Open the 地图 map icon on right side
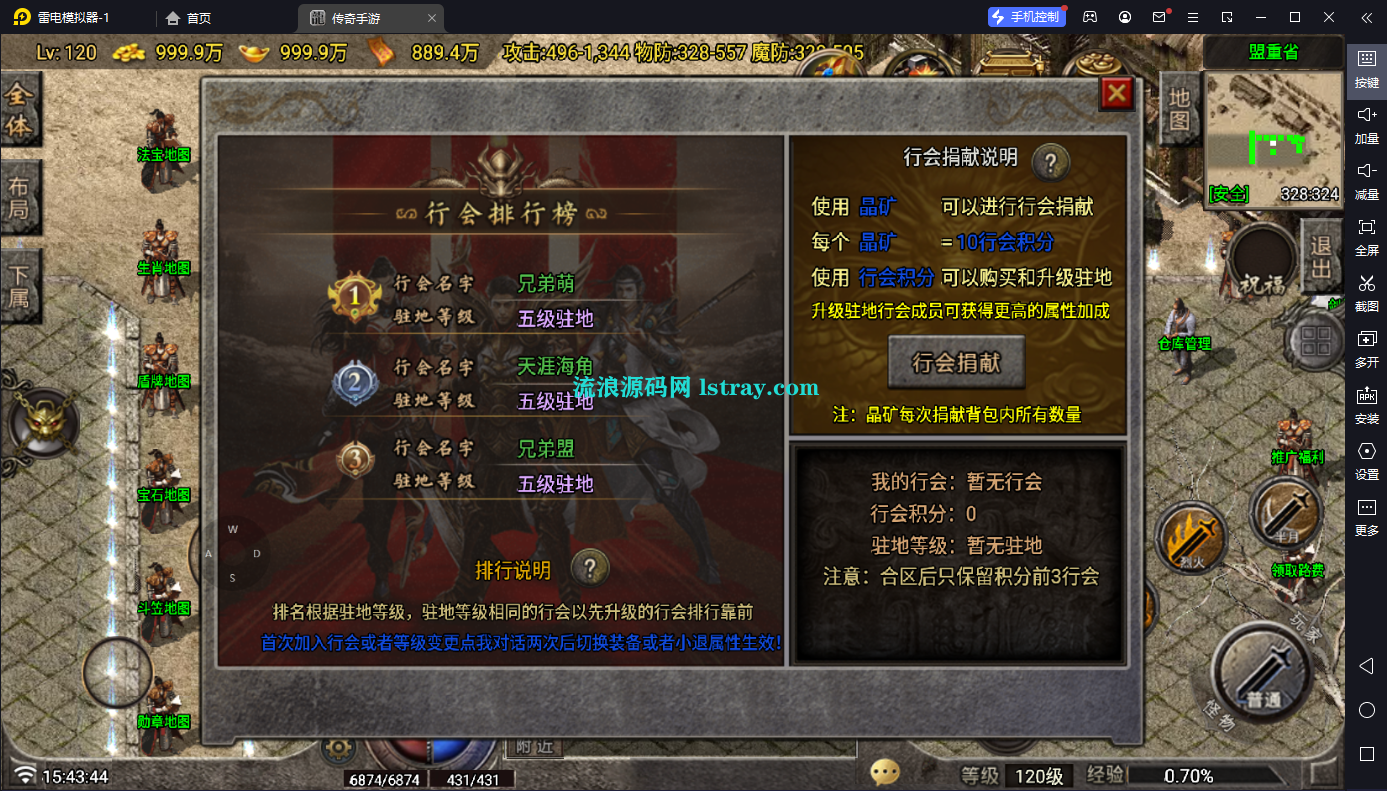The height and width of the screenshot is (791, 1387). (1178, 110)
